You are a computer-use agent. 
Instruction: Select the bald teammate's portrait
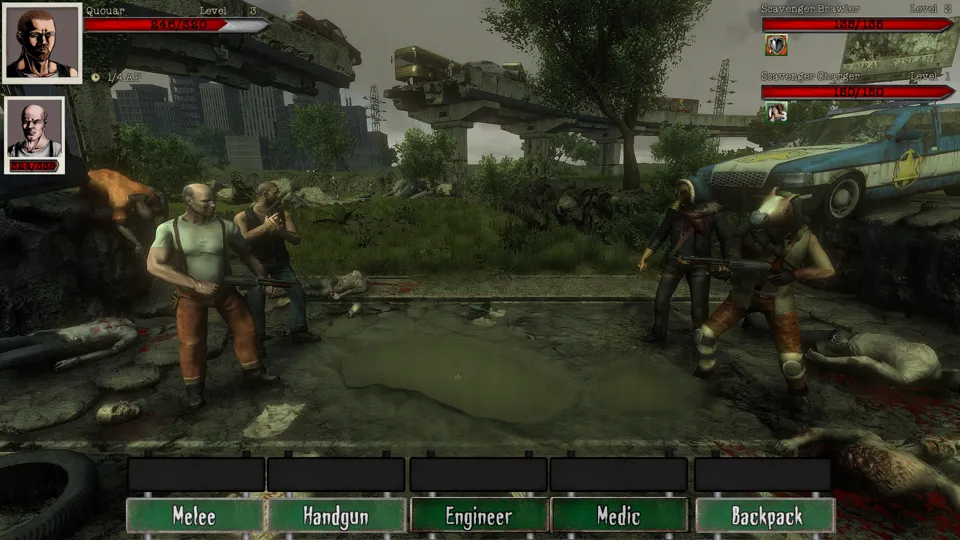pos(35,135)
